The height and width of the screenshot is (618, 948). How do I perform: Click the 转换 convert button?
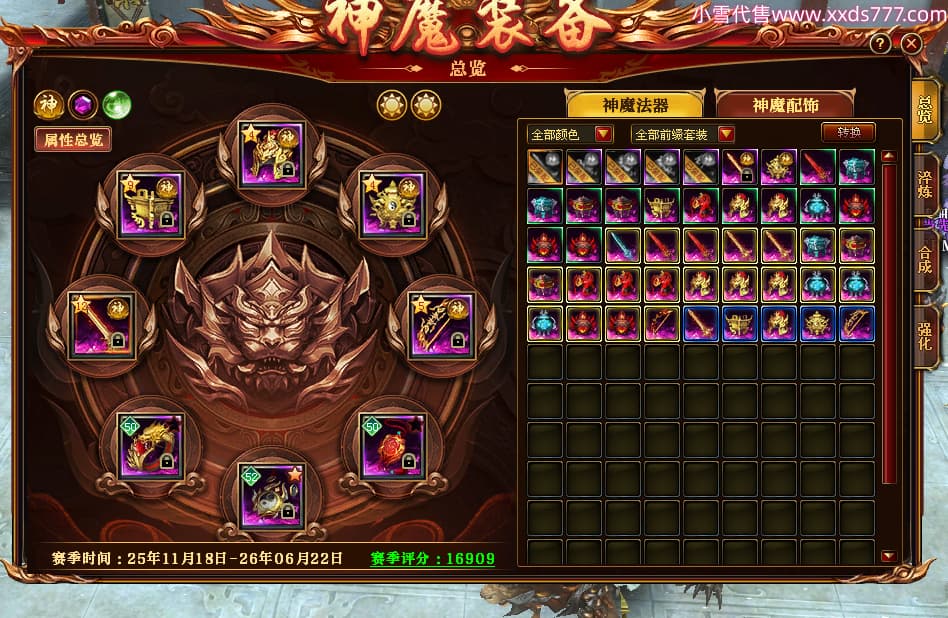(x=848, y=132)
